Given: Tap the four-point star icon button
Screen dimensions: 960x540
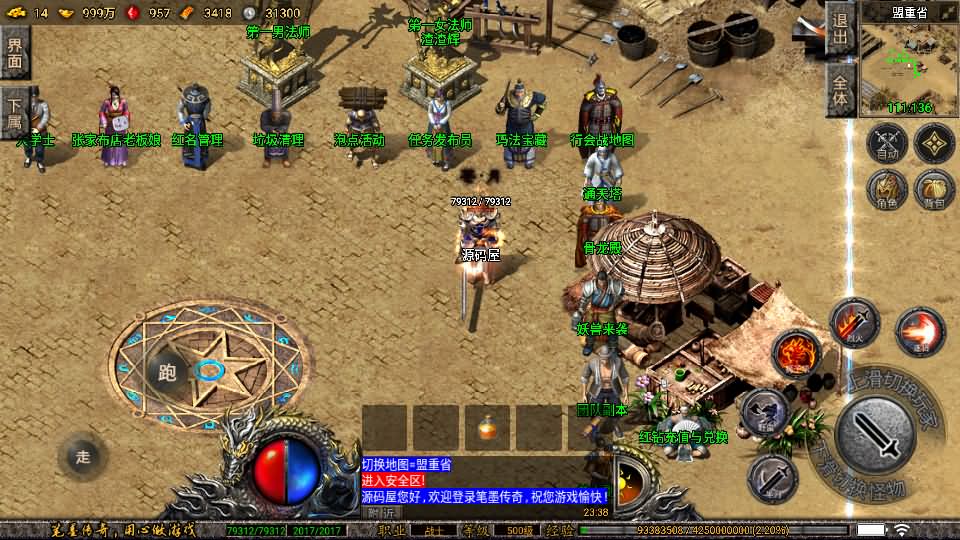Looking at the screenshot, I should click(934, 144).
